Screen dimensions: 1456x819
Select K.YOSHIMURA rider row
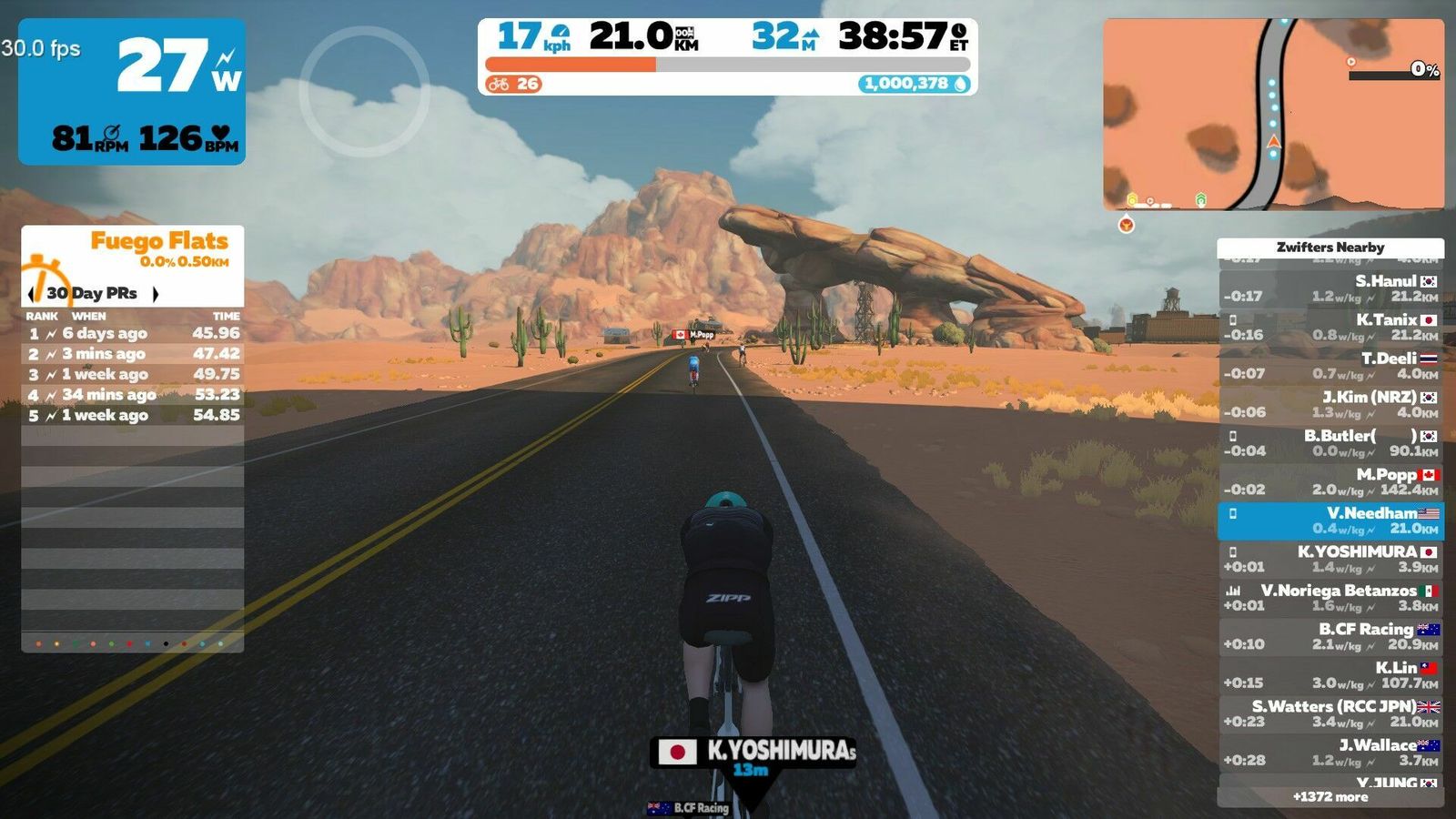click(1330, 559)
